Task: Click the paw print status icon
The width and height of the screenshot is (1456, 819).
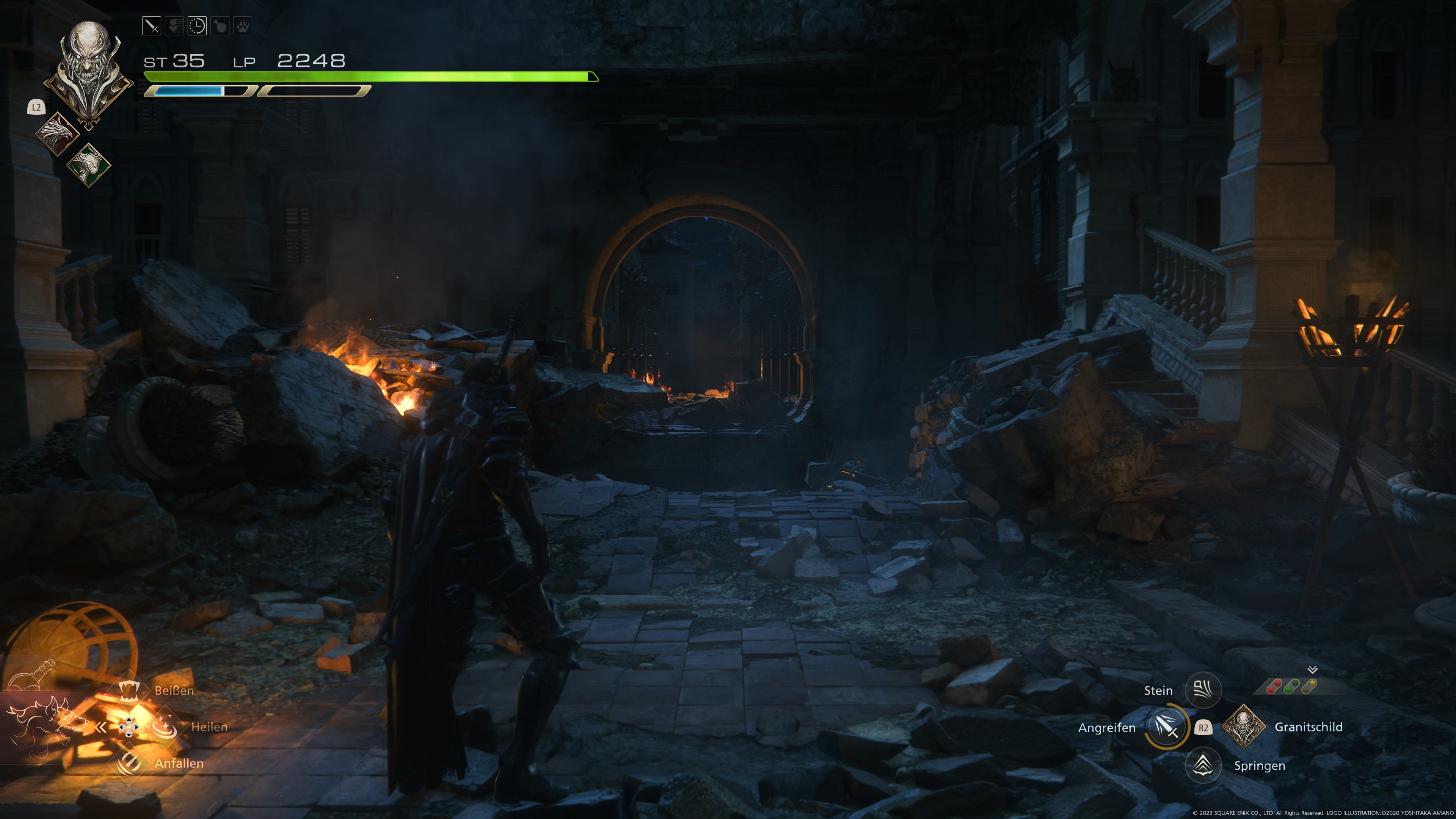Action: (243, 26)
